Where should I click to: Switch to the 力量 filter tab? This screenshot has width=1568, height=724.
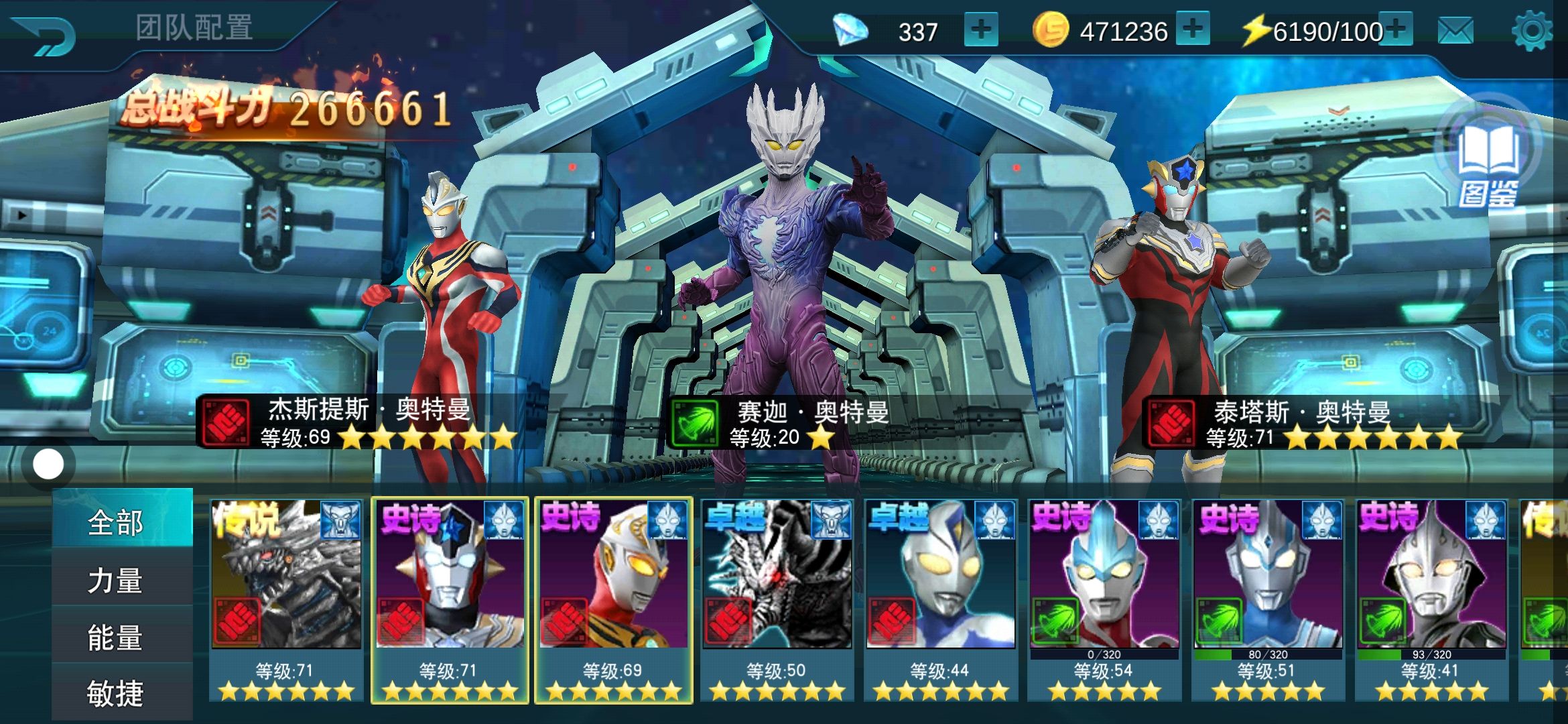point(115,580)
